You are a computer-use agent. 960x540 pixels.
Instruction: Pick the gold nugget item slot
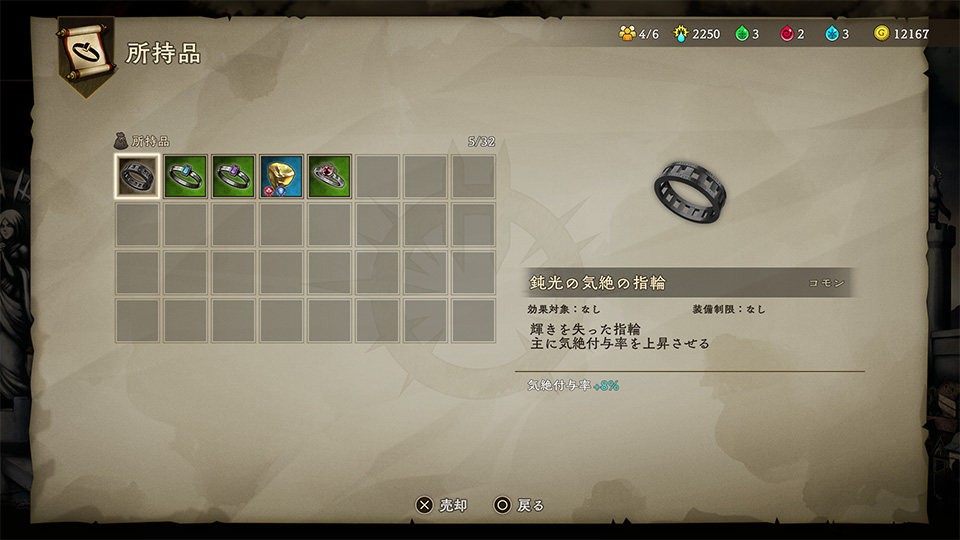coord(281,177)
